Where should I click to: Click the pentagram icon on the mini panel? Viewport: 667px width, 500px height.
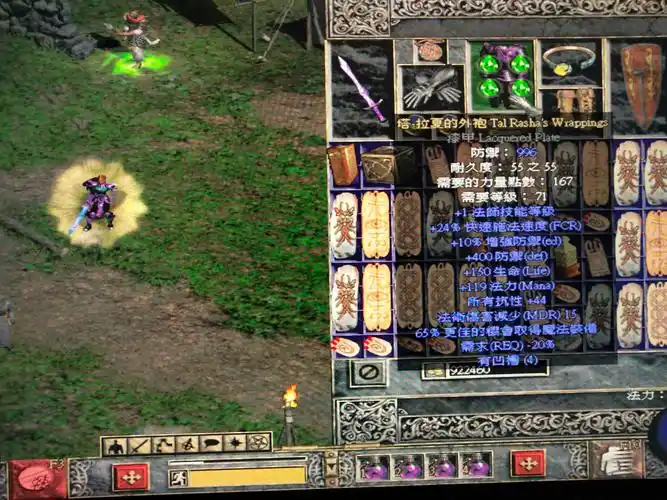pyautogui.click(x=259, y=442)
